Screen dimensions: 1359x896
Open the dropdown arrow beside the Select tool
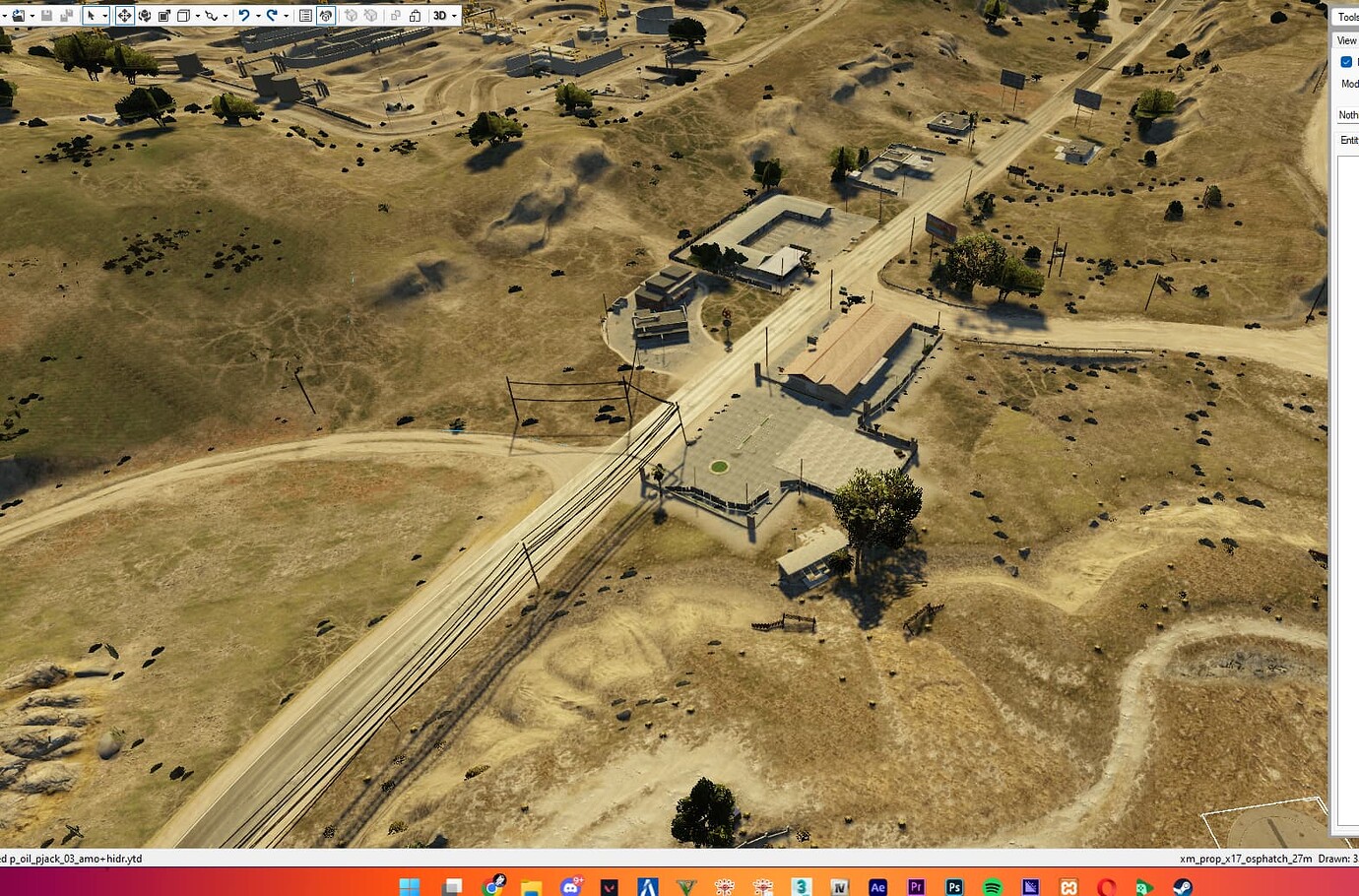105,15
